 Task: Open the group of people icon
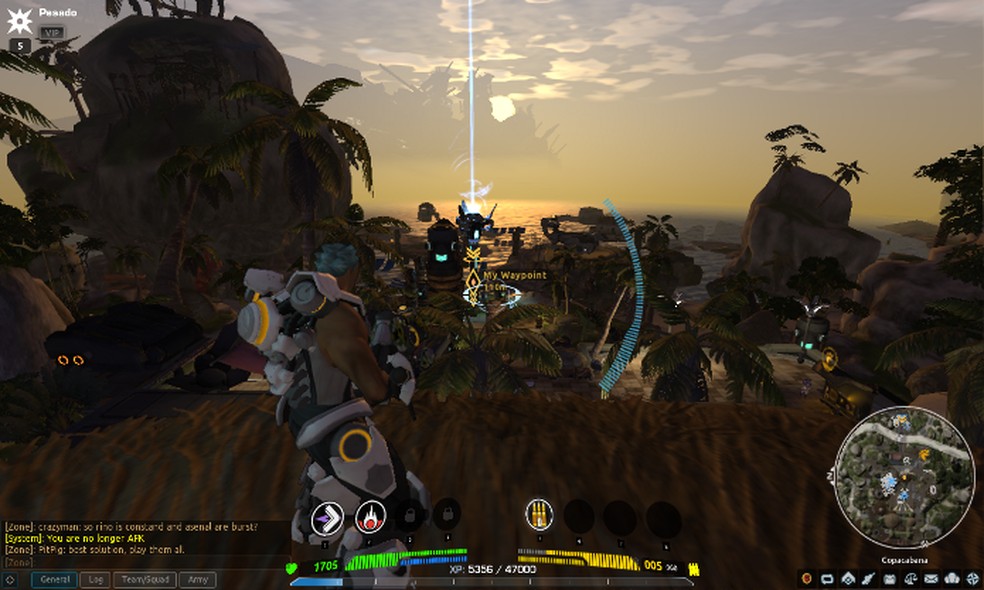pyautogui.click(x=950, y=579)
